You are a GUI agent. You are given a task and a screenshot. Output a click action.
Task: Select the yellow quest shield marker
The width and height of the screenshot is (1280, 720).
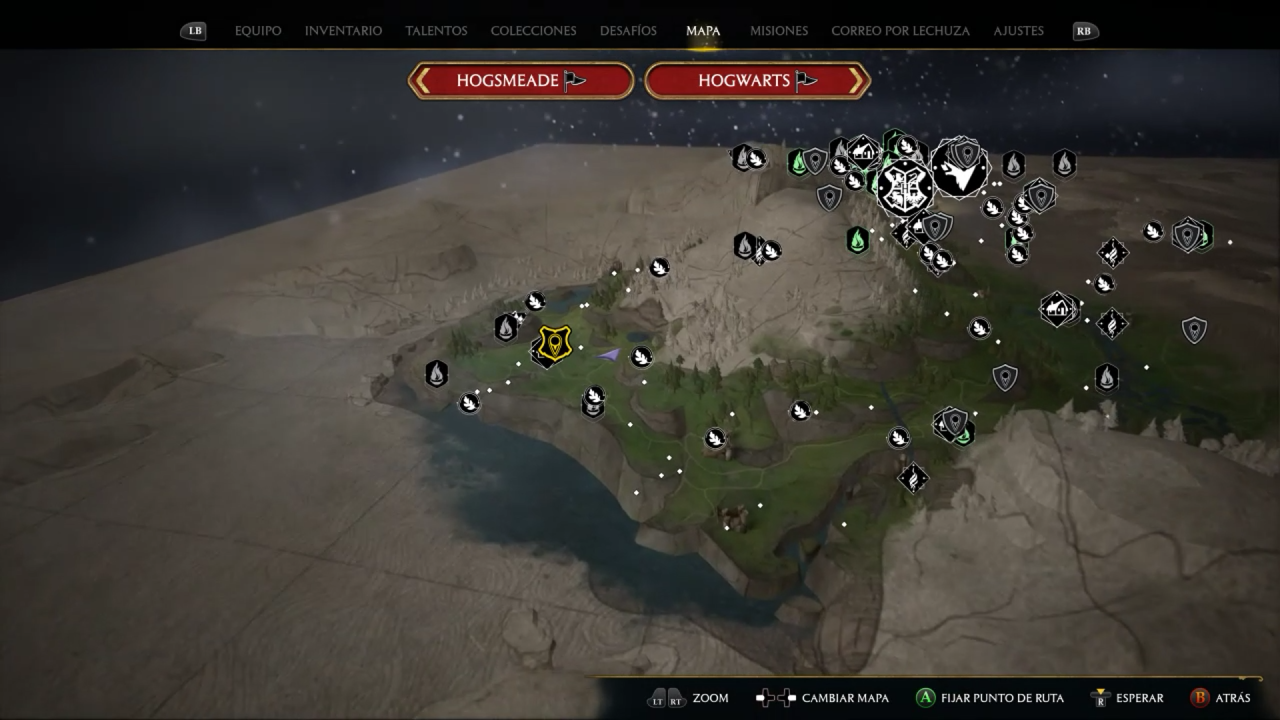(x=554, y=343)
